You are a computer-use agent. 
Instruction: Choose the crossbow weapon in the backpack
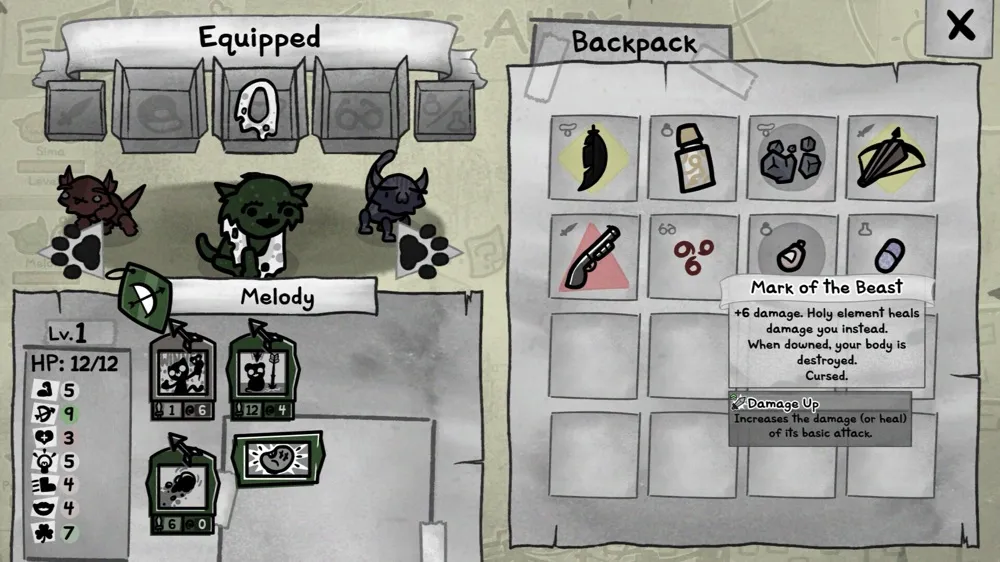[891, 158]
